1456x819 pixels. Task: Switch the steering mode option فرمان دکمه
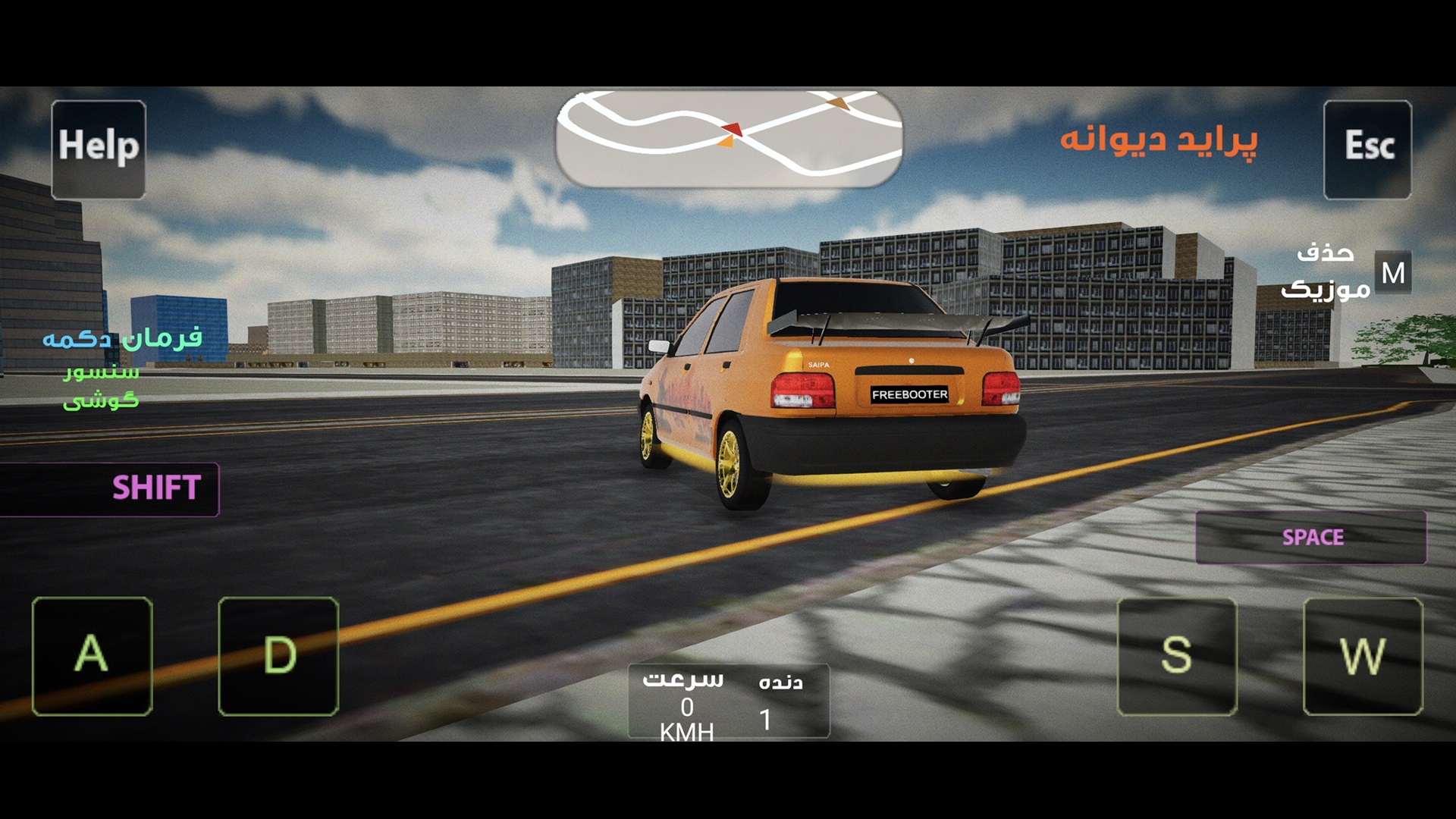pos(122,337)
